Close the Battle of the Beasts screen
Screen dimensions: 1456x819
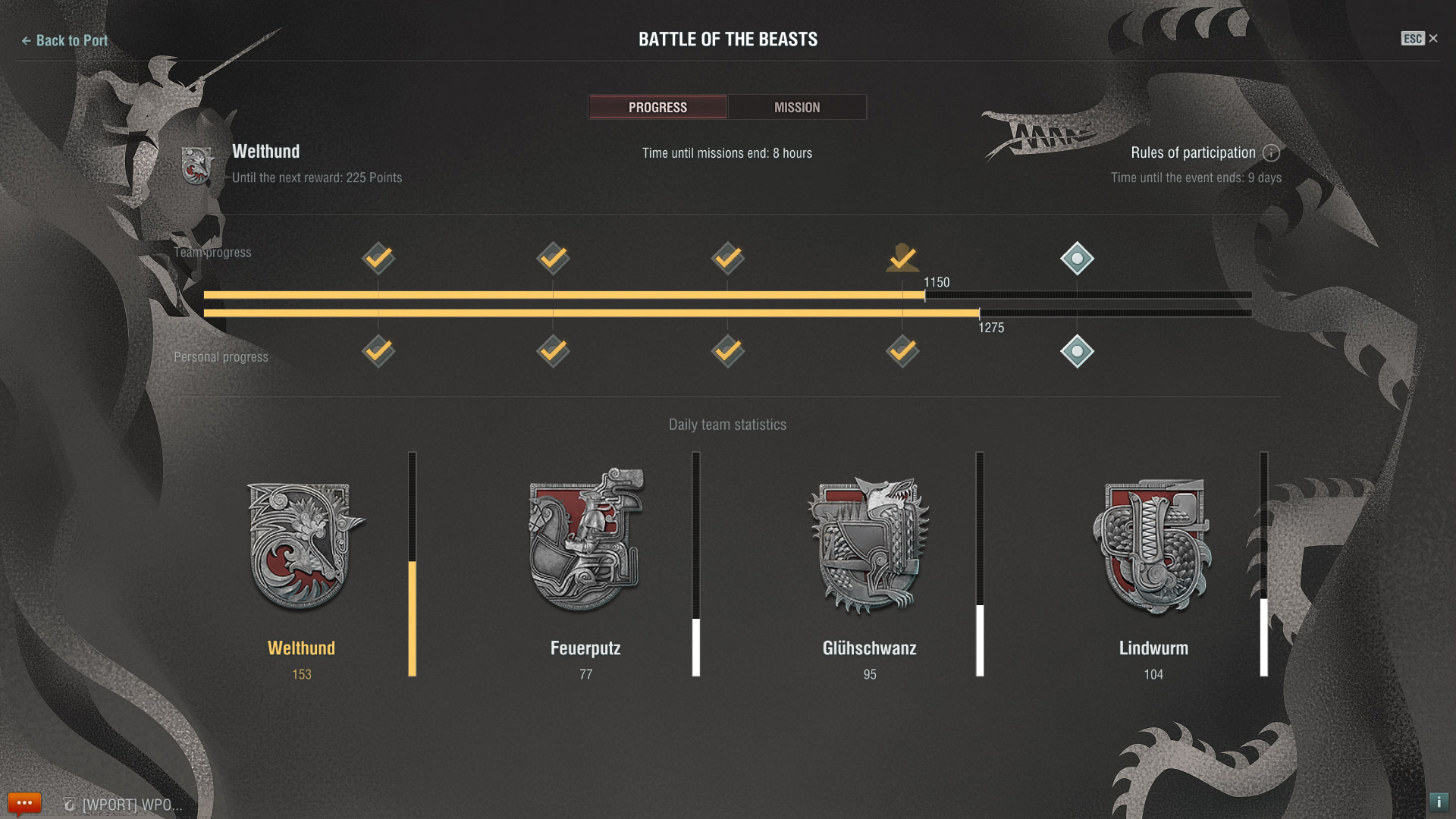tap(1432, 39)
